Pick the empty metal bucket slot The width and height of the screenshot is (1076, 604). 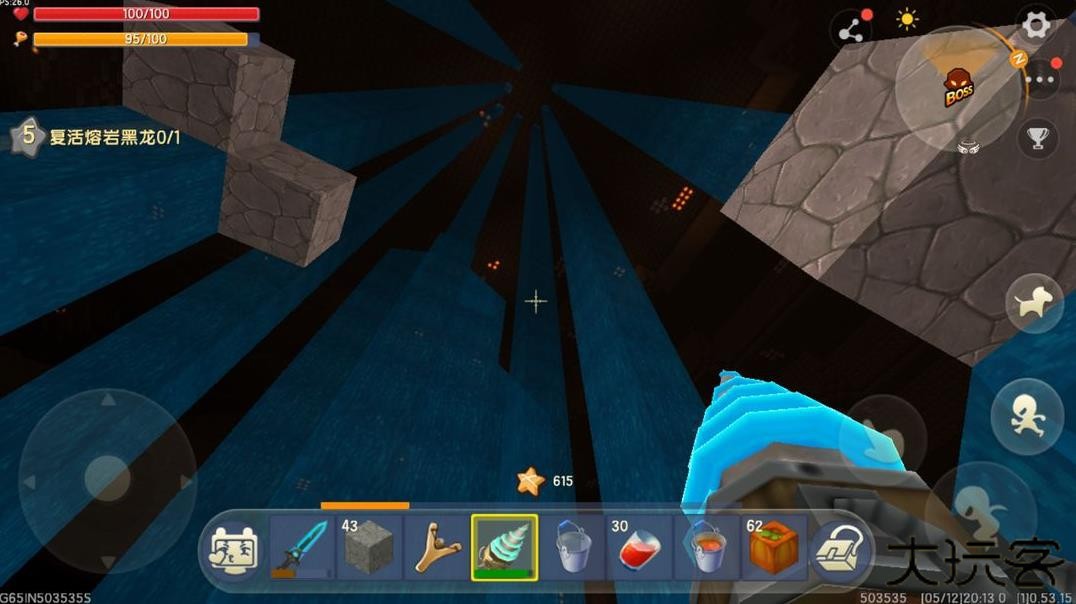pos(573,547)
